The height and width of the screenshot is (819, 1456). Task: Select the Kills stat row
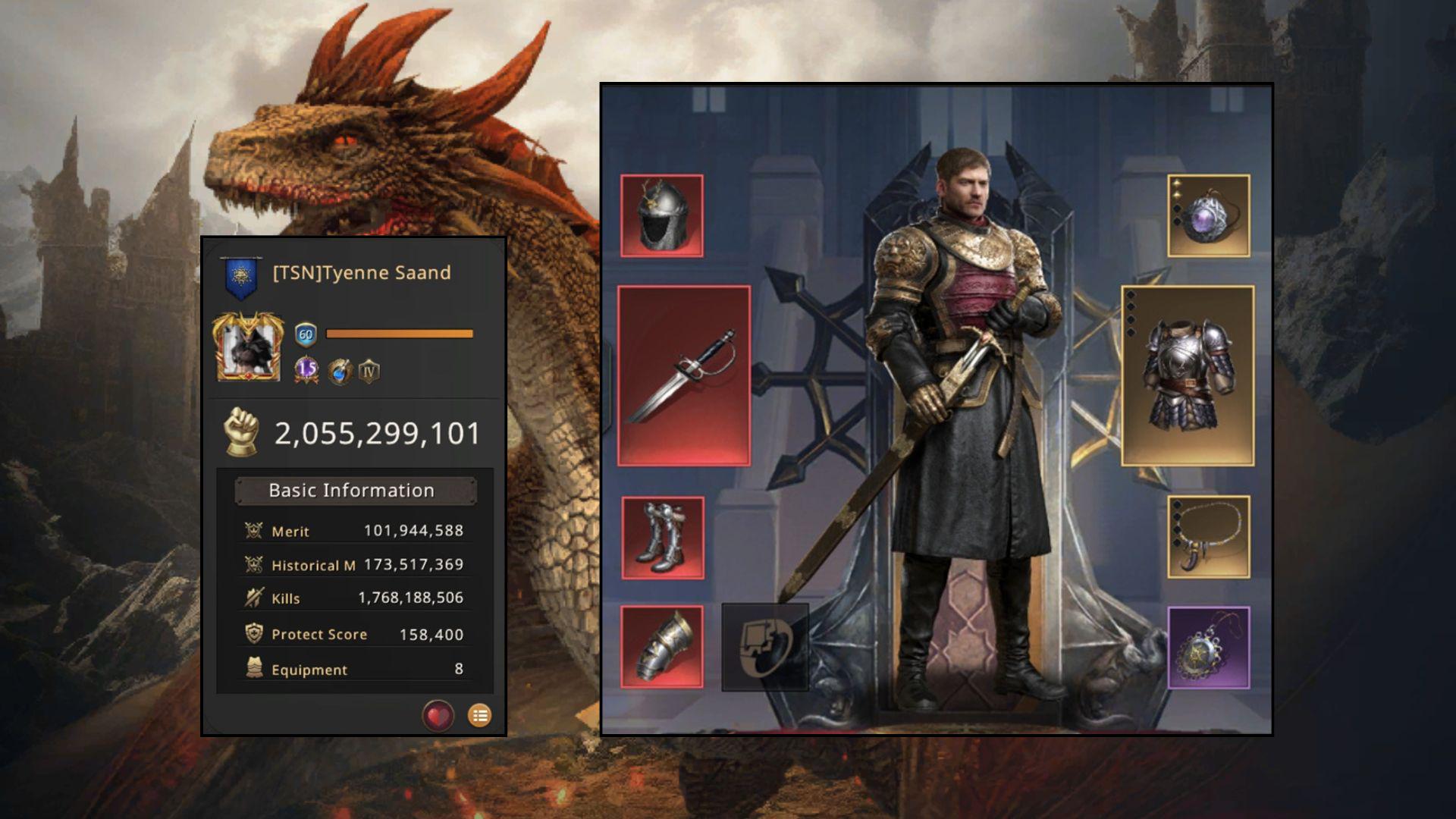point(354,598)
